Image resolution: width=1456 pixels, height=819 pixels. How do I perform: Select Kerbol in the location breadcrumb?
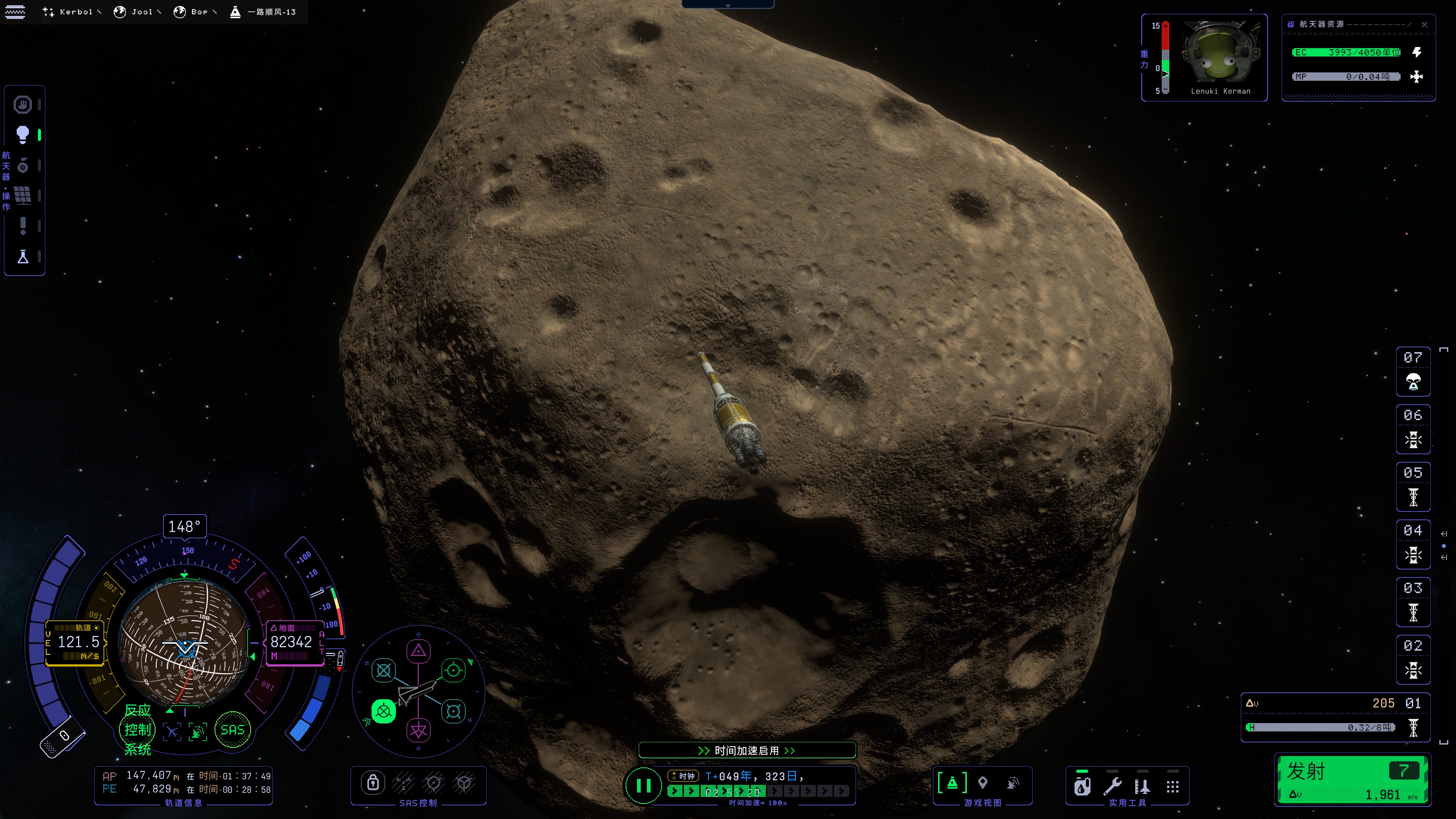click(71, 12)
